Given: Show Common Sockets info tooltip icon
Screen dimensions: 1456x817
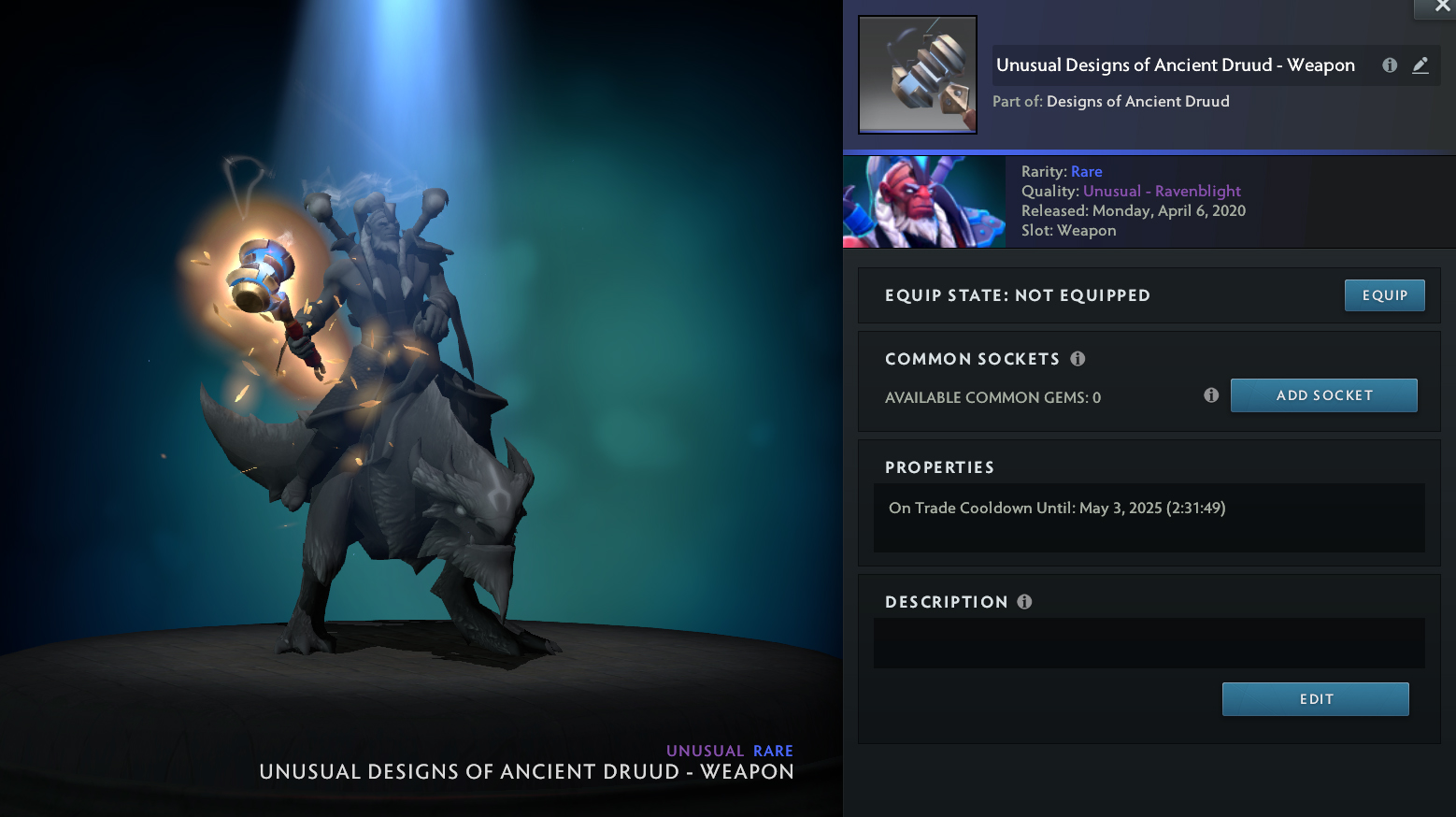Looking at the screenshot, I should (1078, 359).
